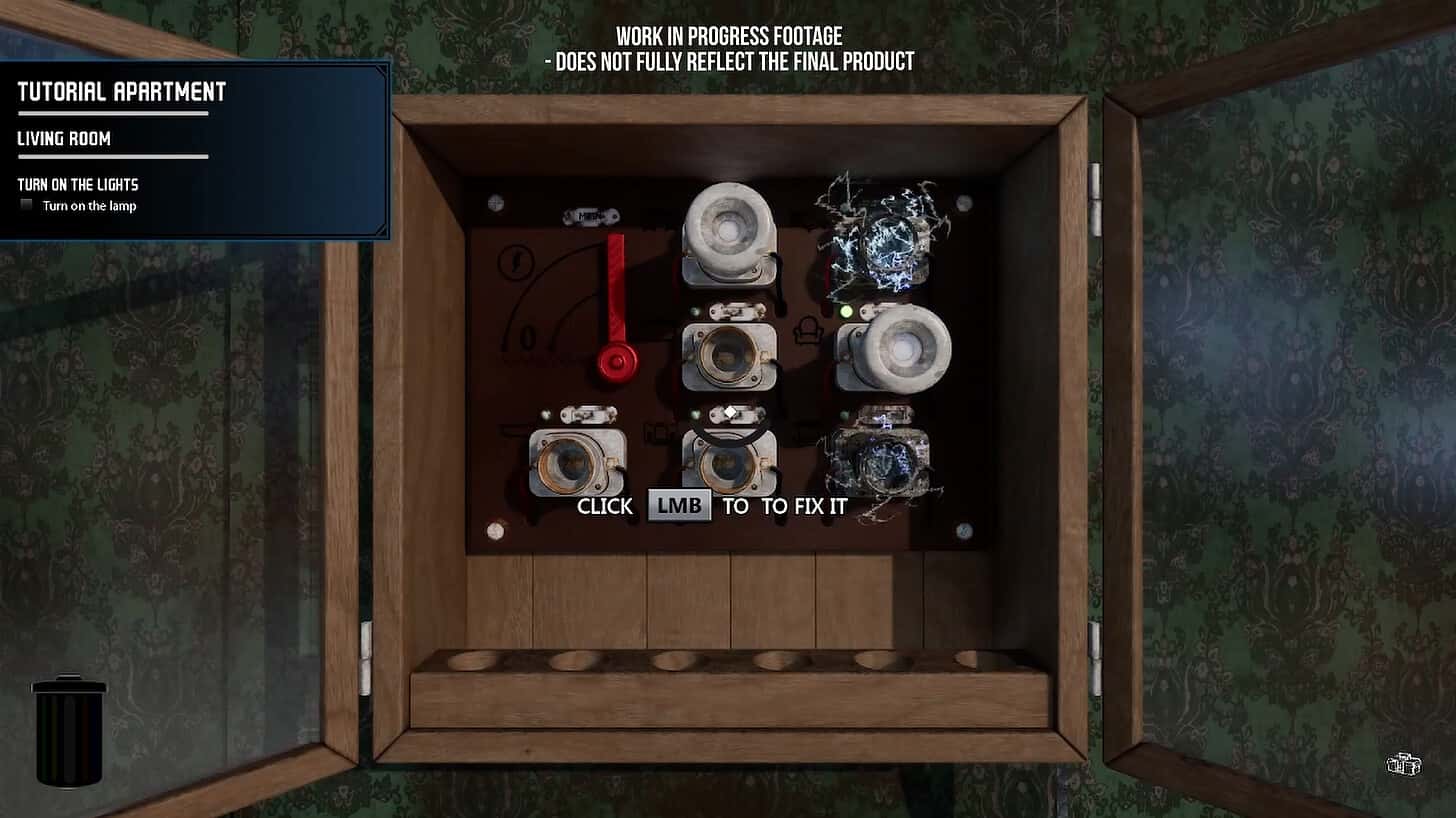Click the Tutorial Apartment title
Image resolution: width=1456 pixels, height=818 pixels.
pyautogui.click(x=120, y=92)
